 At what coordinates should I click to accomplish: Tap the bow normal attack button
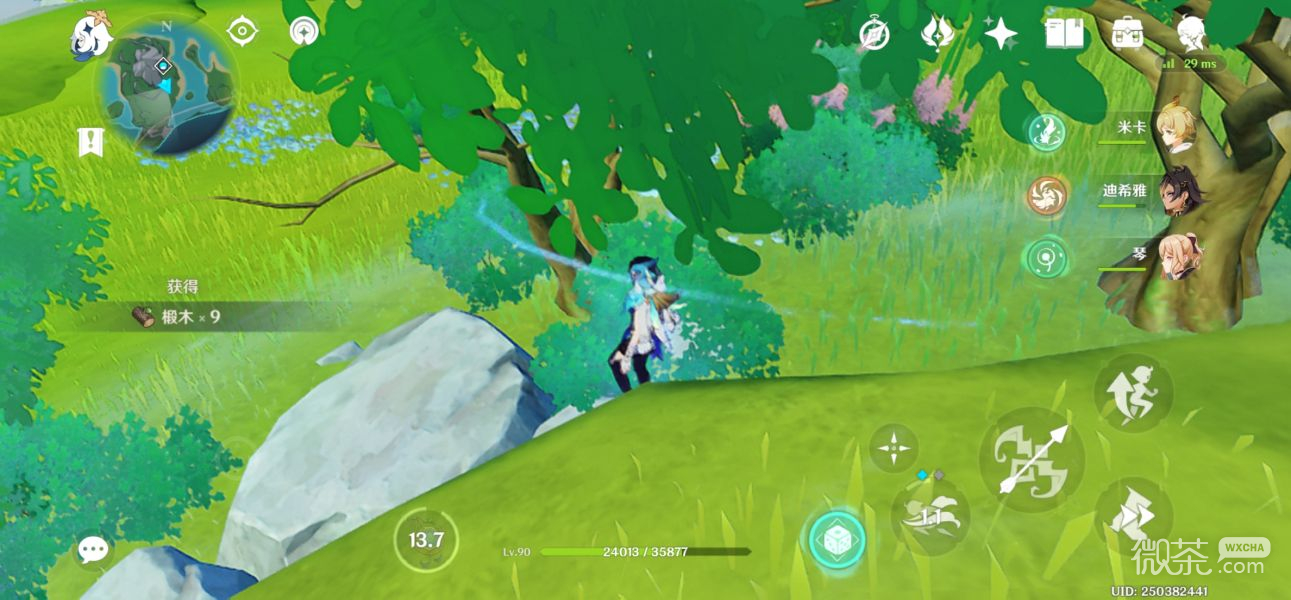coord(1031,460)
